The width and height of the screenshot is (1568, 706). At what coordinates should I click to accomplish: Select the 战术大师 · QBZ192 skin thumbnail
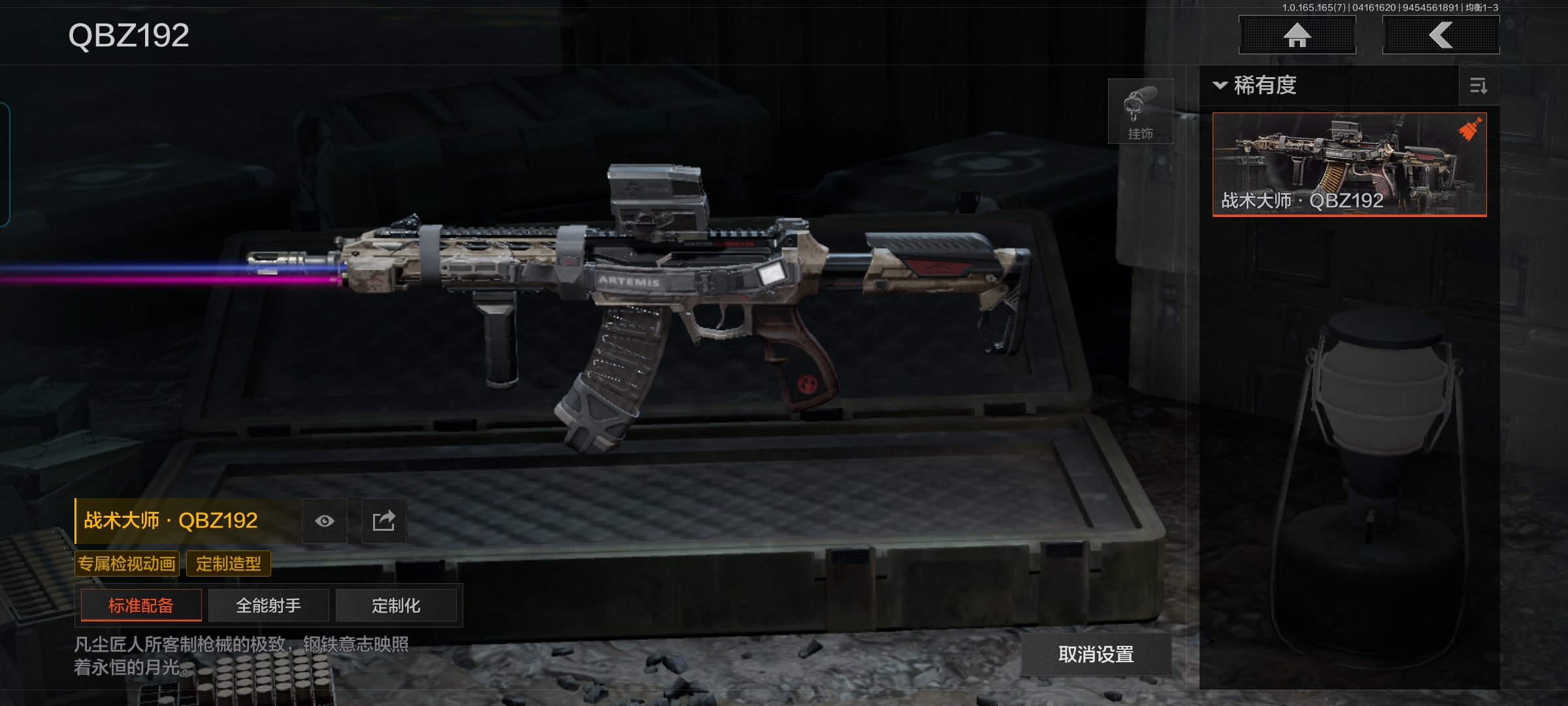[x=1349, y=164]
